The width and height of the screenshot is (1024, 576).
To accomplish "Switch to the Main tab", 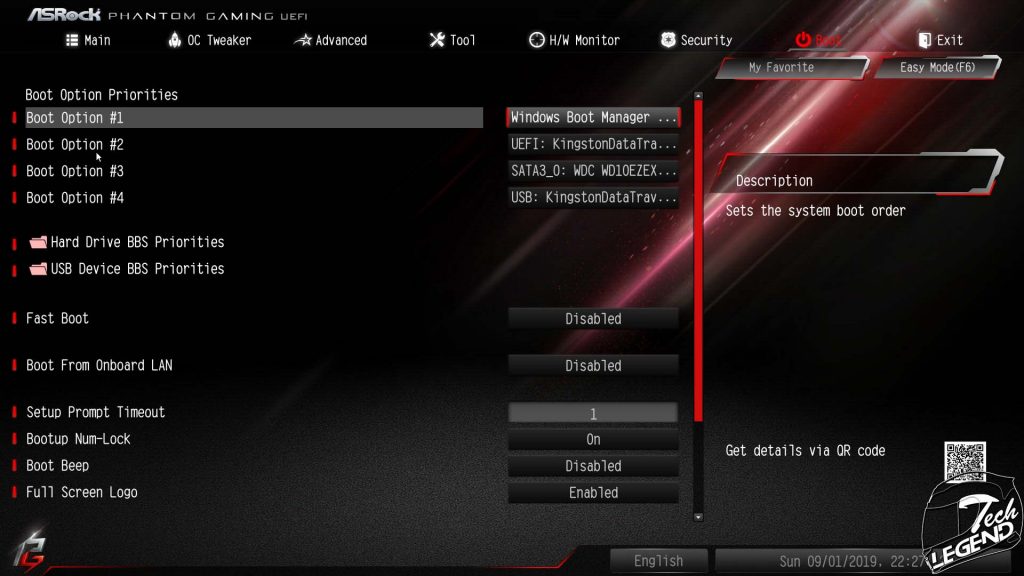I will [x=88, y=40].
